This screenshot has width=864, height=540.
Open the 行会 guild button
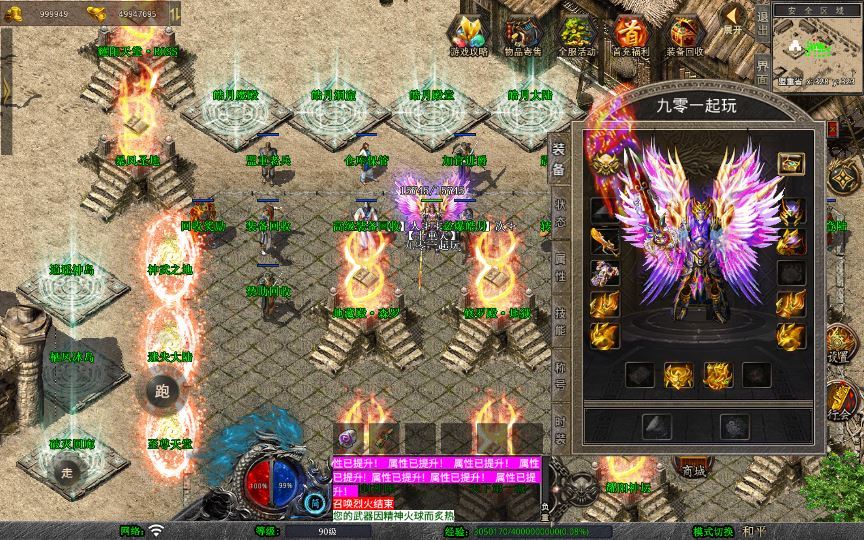[x=840, y=404]
